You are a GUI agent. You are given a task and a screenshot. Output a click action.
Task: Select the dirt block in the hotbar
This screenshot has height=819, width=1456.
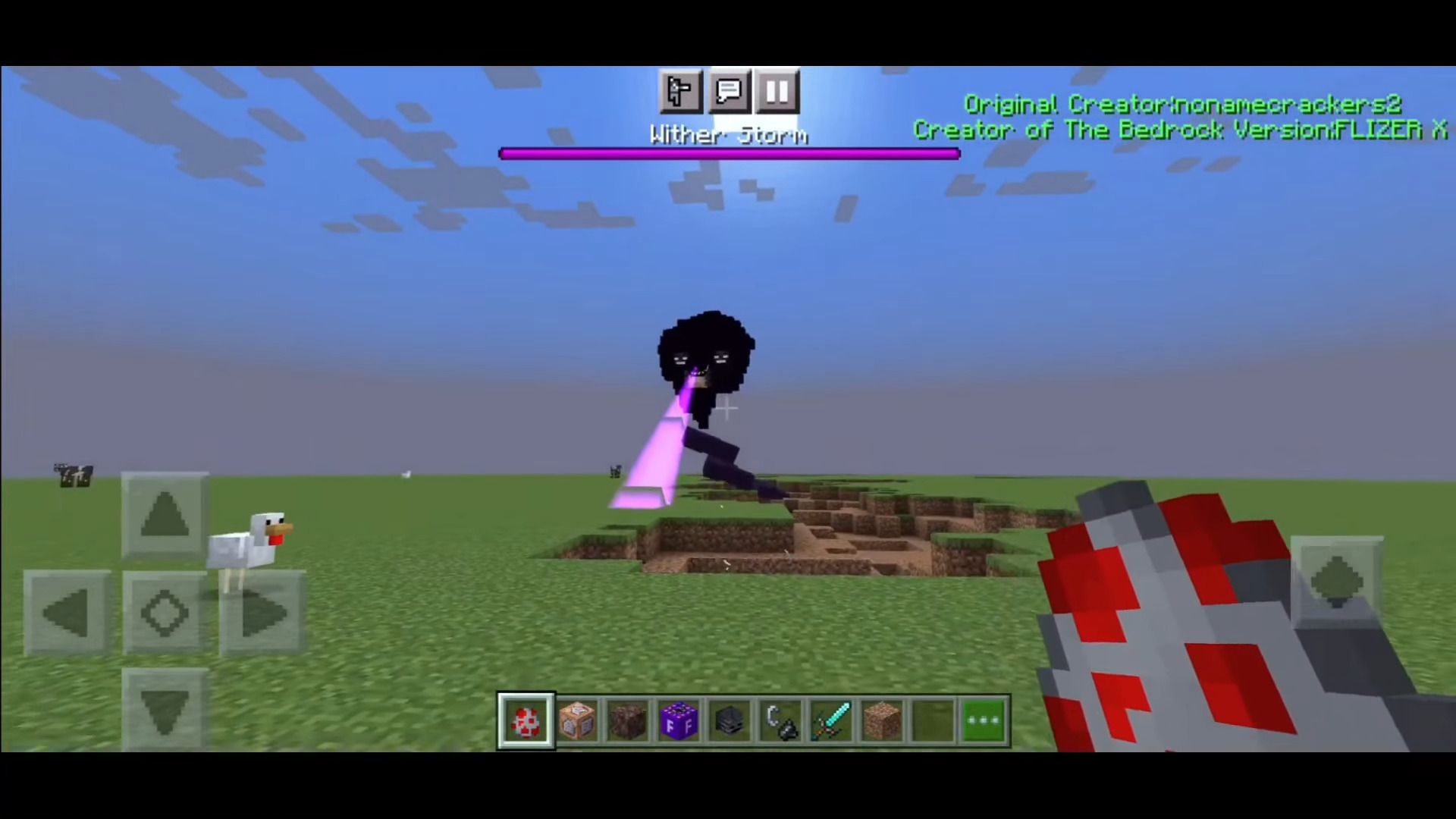coord(883,720)
